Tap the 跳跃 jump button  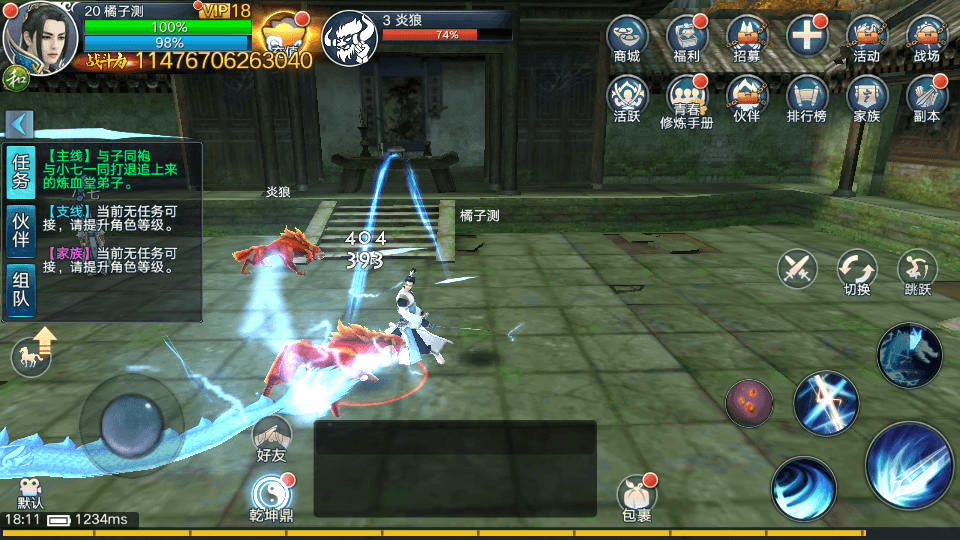tap(917, 272)
